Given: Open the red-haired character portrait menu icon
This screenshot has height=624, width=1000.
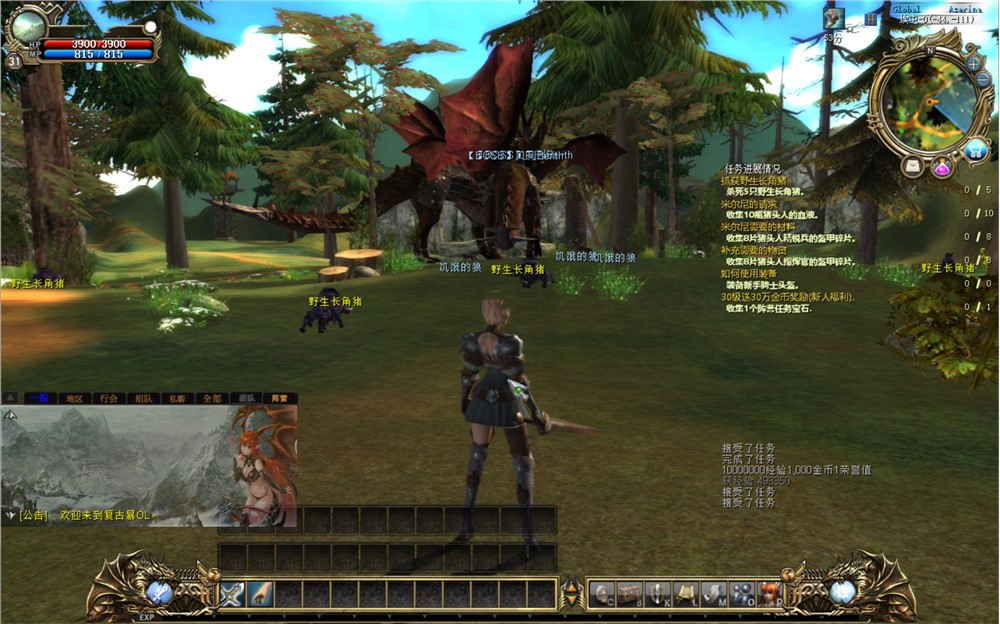Looking at the screenshot, I should click(769, 593).
